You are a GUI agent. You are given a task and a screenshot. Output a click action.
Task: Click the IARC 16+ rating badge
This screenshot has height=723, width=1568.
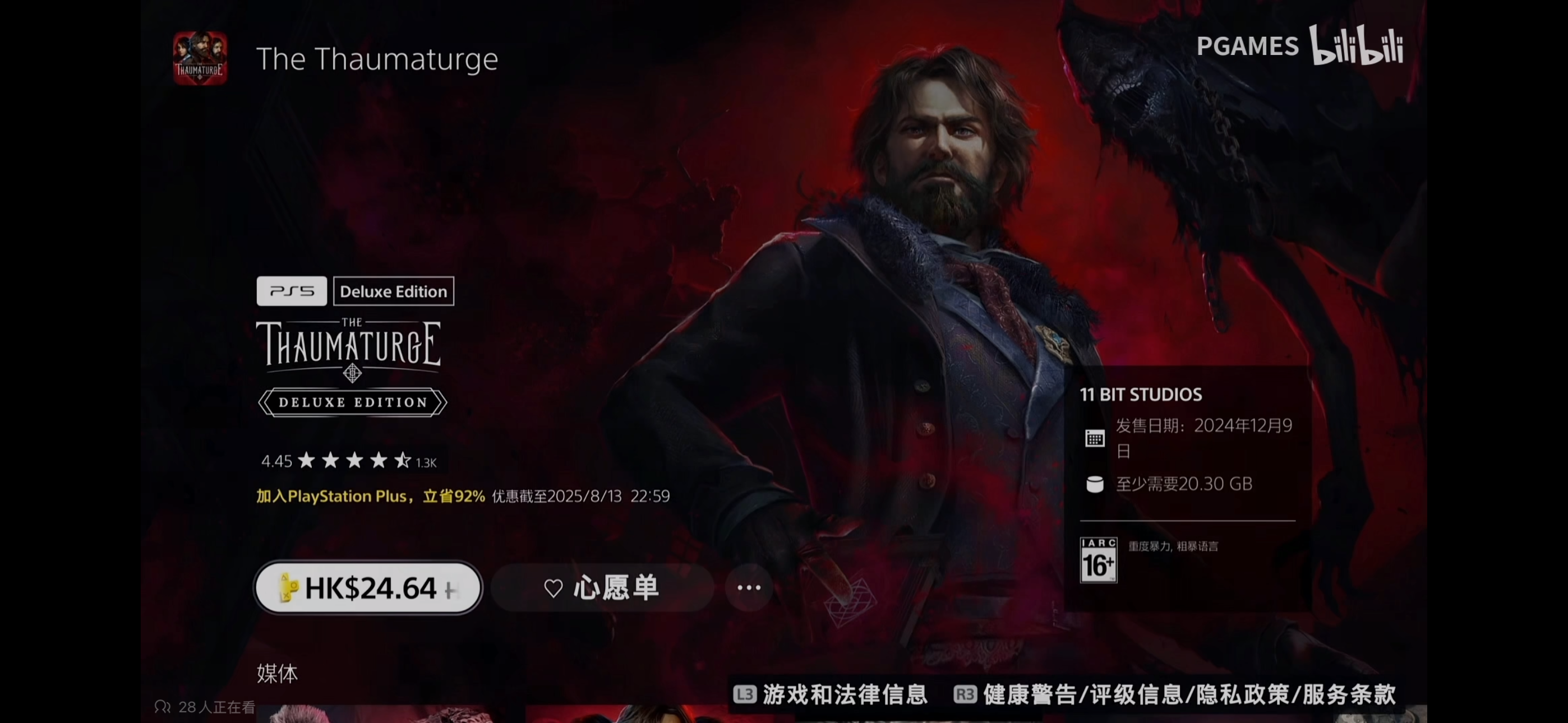[x=1098, y=560]
